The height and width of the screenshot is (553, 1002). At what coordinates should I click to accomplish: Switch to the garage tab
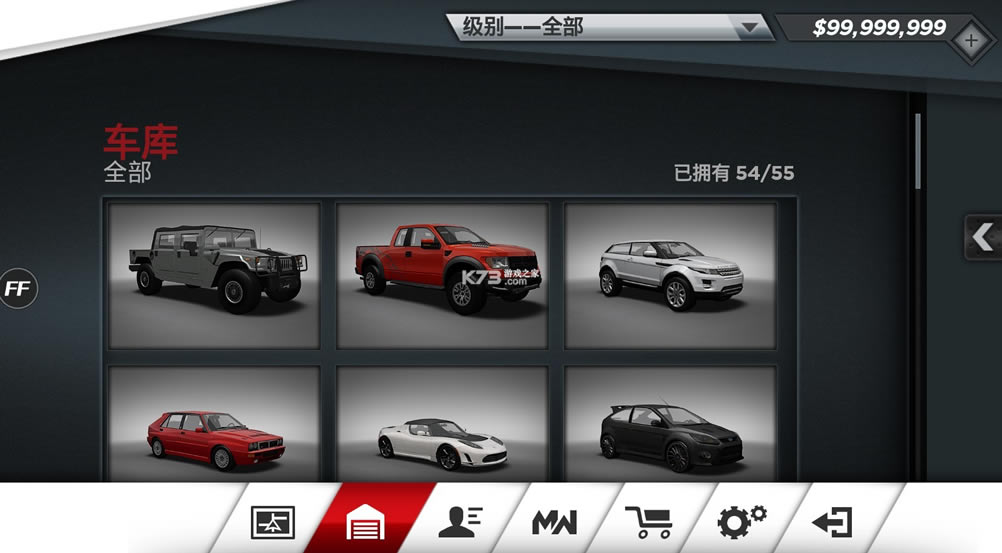pos(366,521)
